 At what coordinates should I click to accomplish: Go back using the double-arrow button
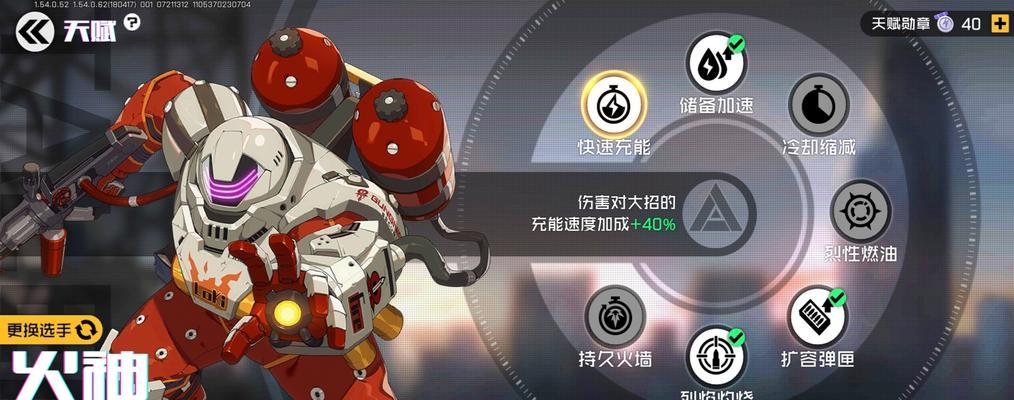pyautogui.click(x=33, y=32)
